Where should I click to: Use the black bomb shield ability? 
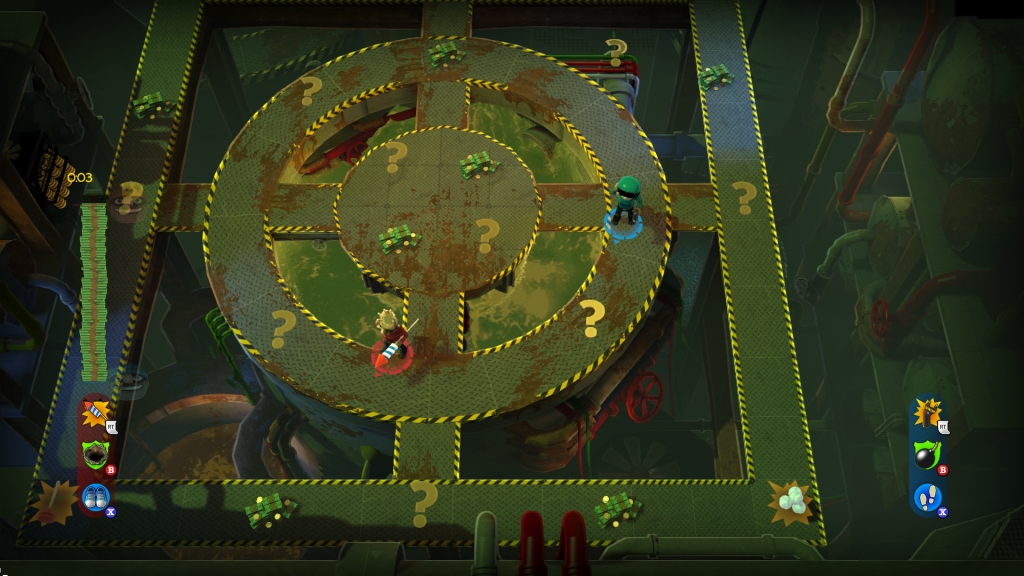coord(927,455)
